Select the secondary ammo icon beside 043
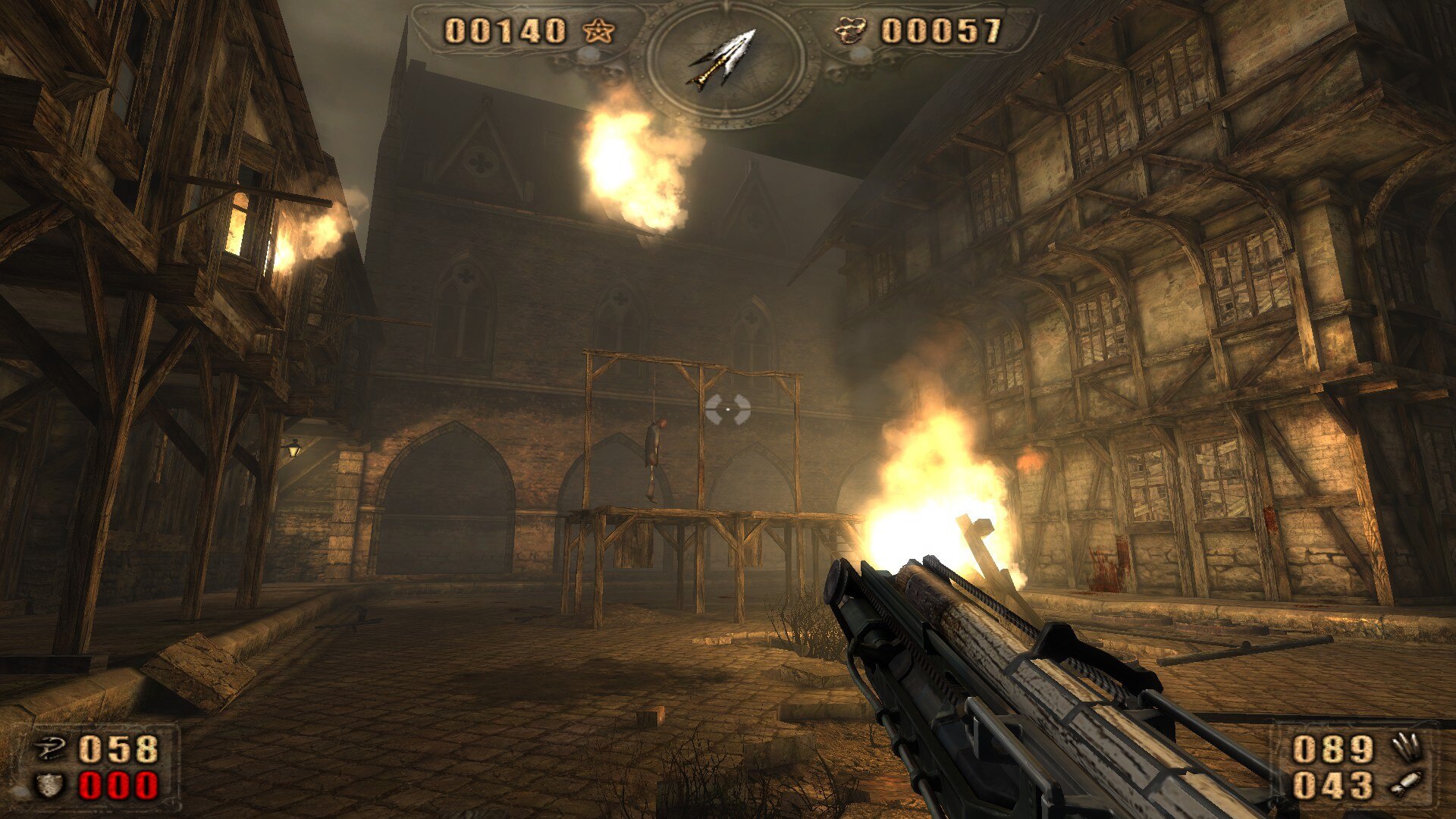The image size is (1456, 819). 1405,784
